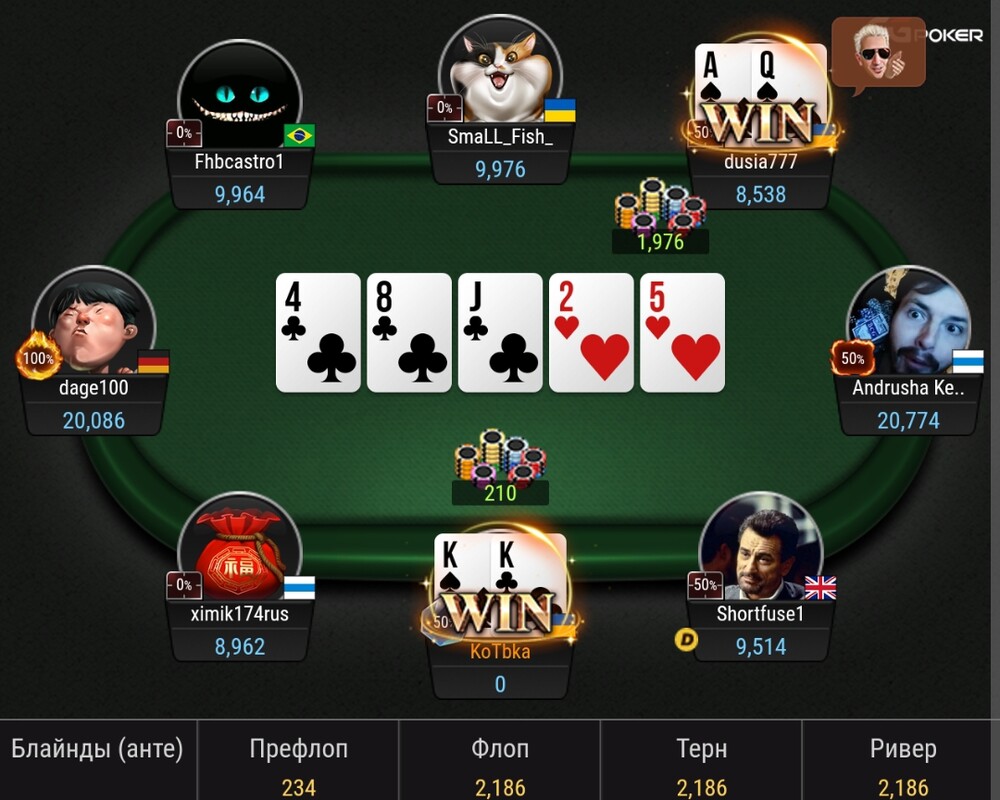Switch to the Ривер street tab
The height and width of the screenshot is (800, 1000).
(902, 762)
